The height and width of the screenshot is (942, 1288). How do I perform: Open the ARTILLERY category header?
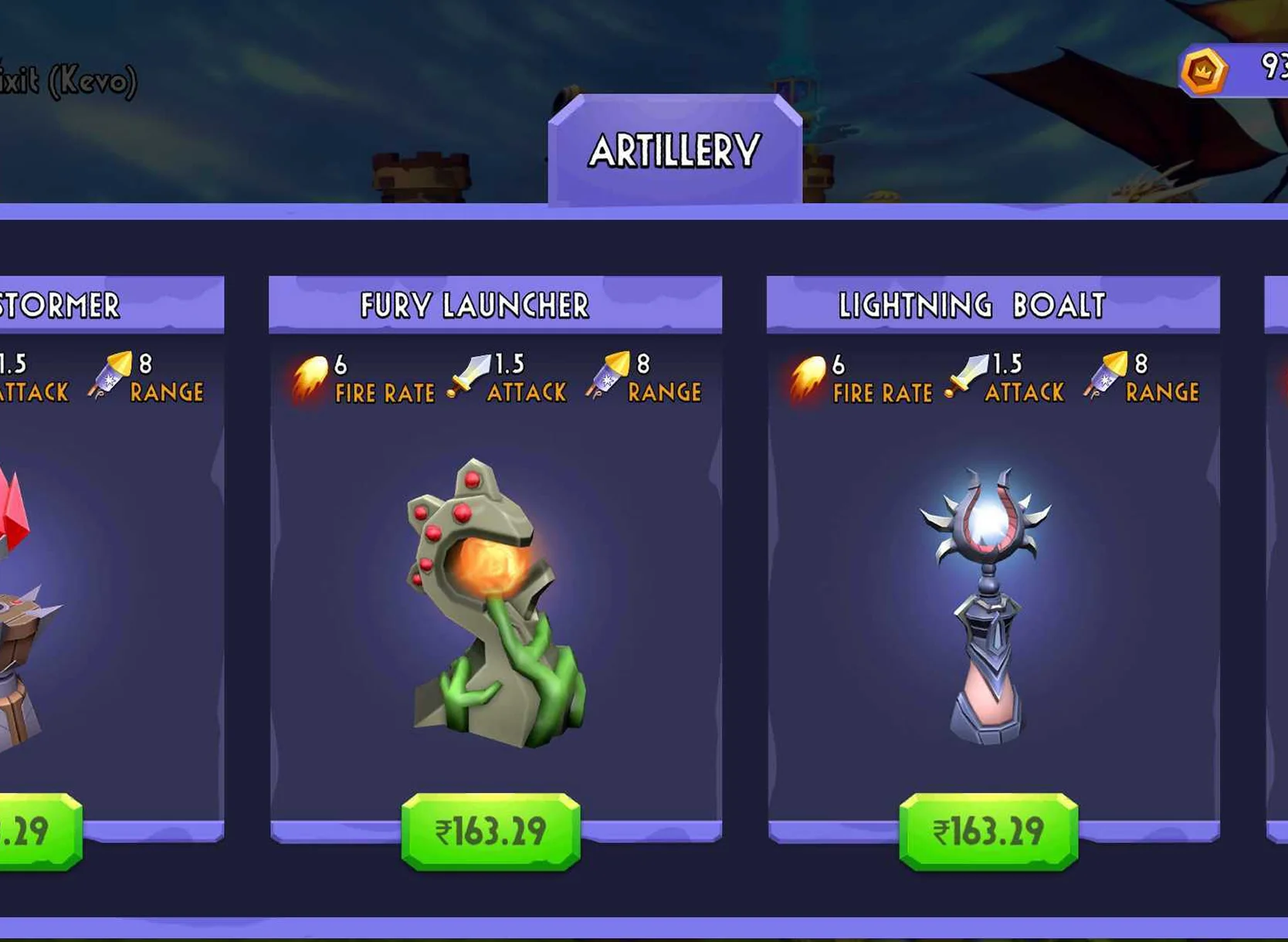[675, 150]
